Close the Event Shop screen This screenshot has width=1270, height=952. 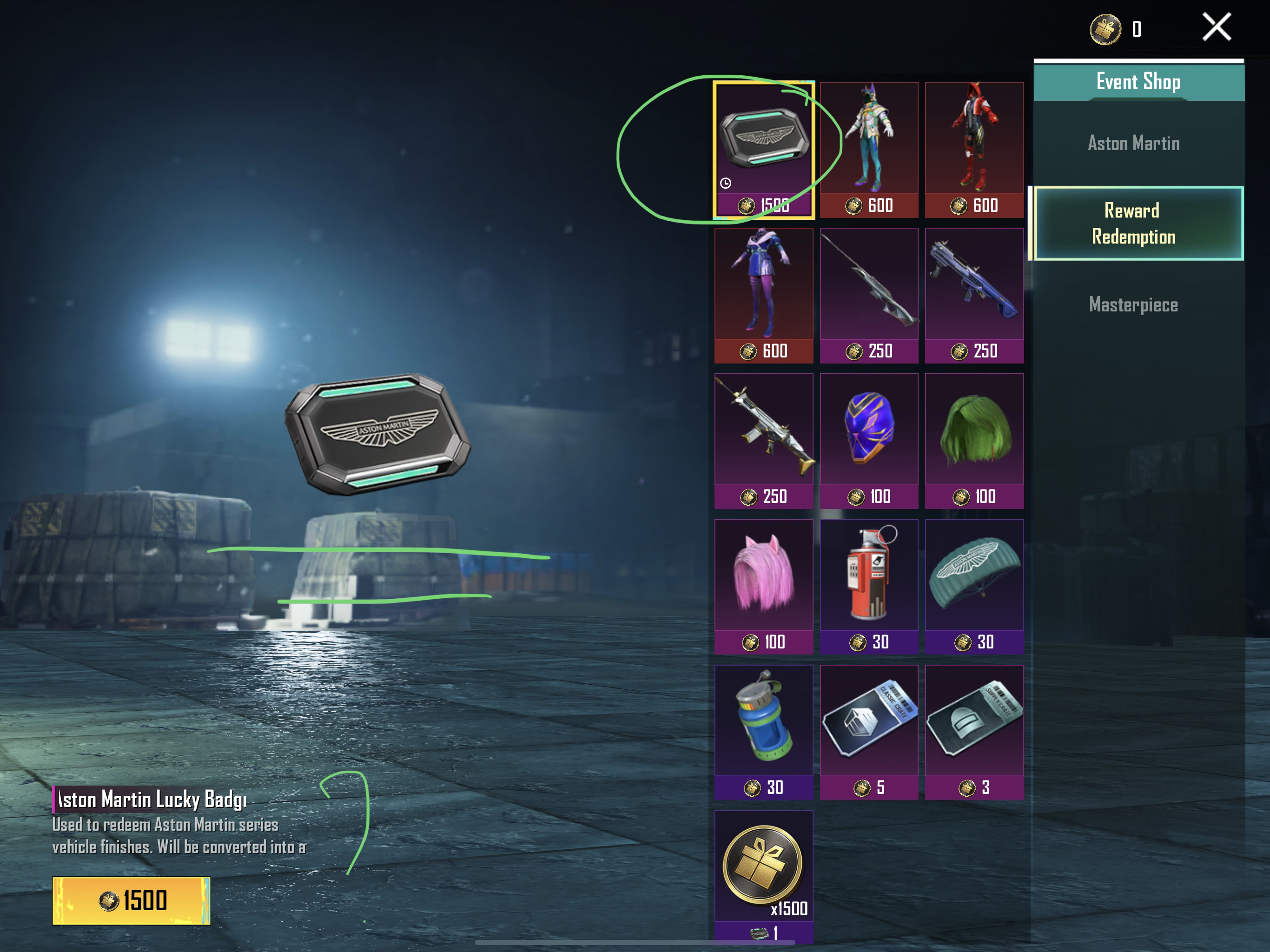[1217, 27]
